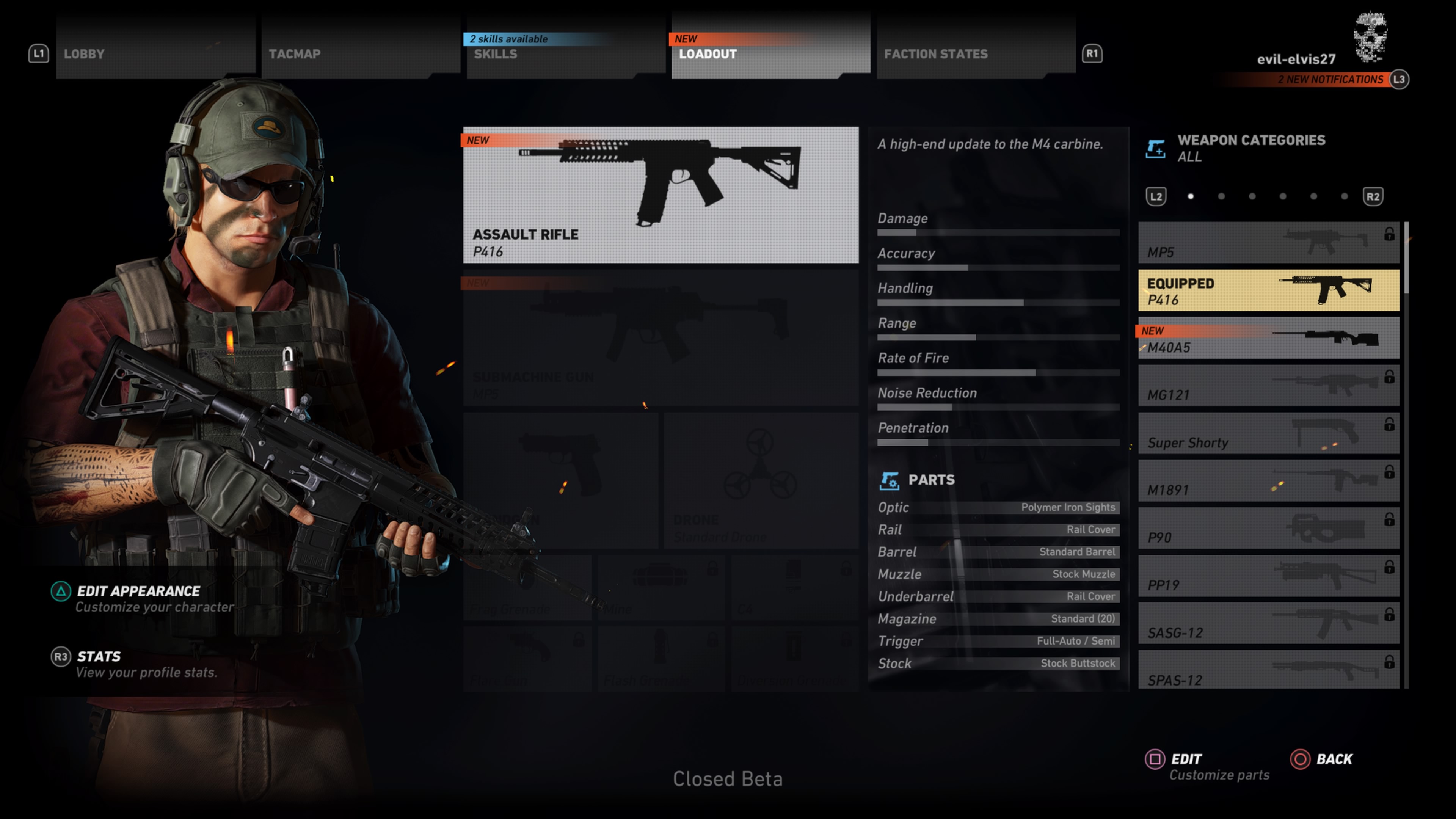This screenshot has height=819, width=1456.
Task: Select the SPAS-12 weapon row
Action: click(1268, 670)
